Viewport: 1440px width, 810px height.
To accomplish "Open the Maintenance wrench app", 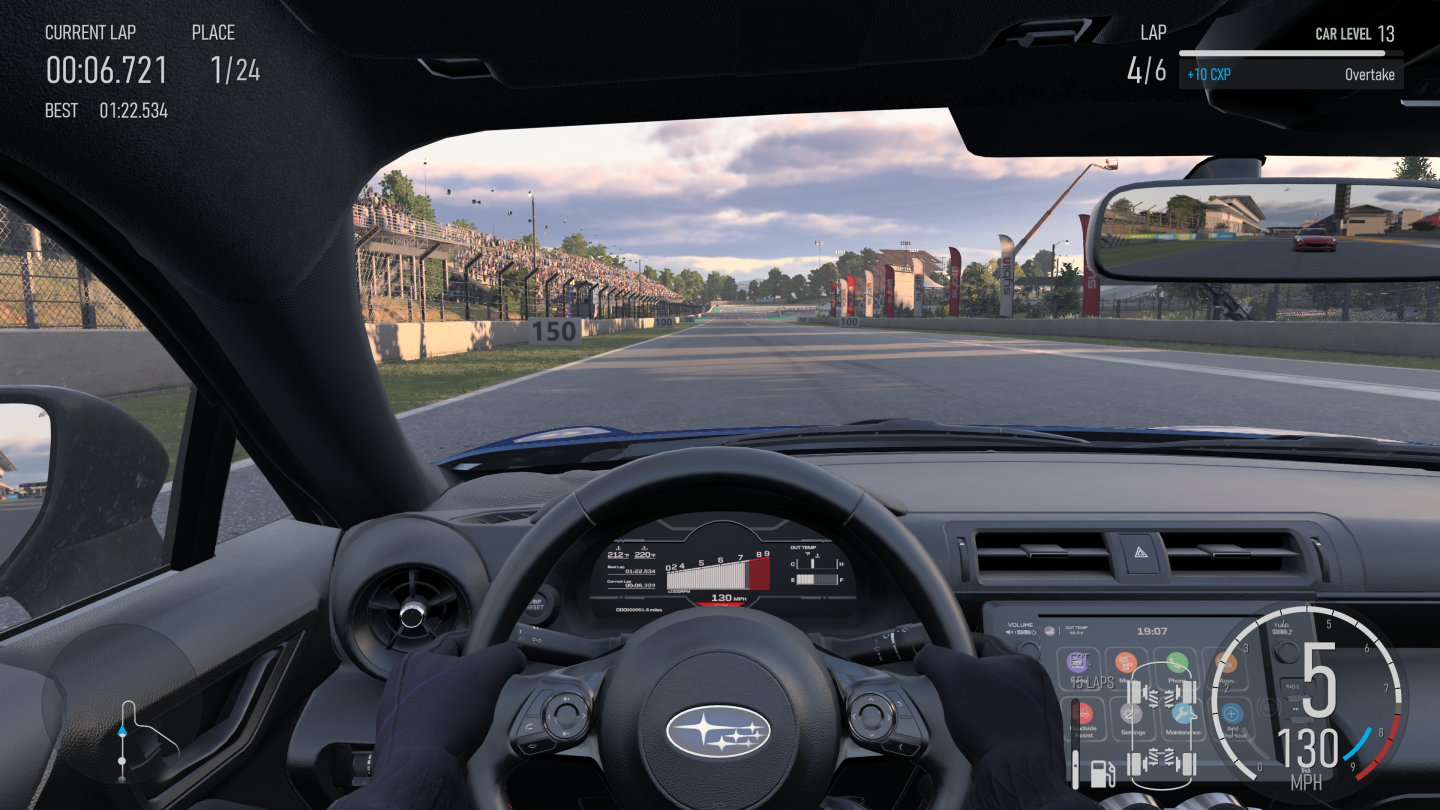I will coord(1183,713).
